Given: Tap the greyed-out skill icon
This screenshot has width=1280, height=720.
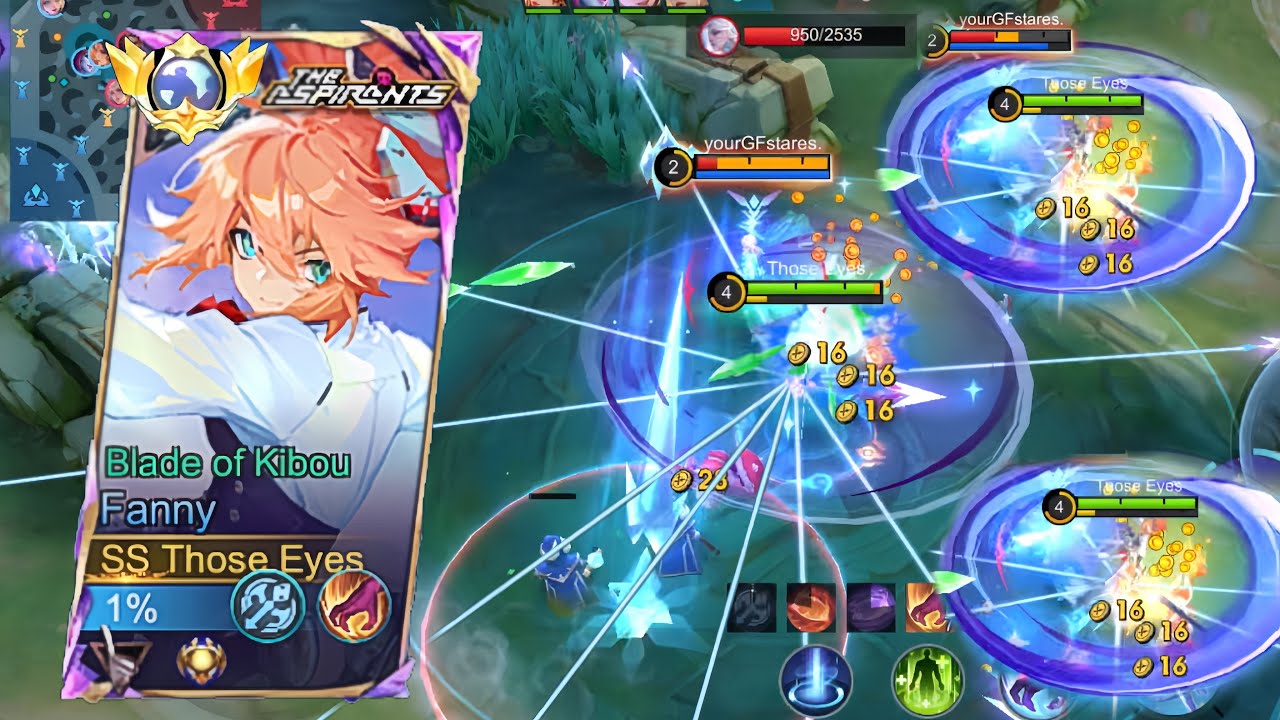Looking at the screenshot, I should point(751,607).
